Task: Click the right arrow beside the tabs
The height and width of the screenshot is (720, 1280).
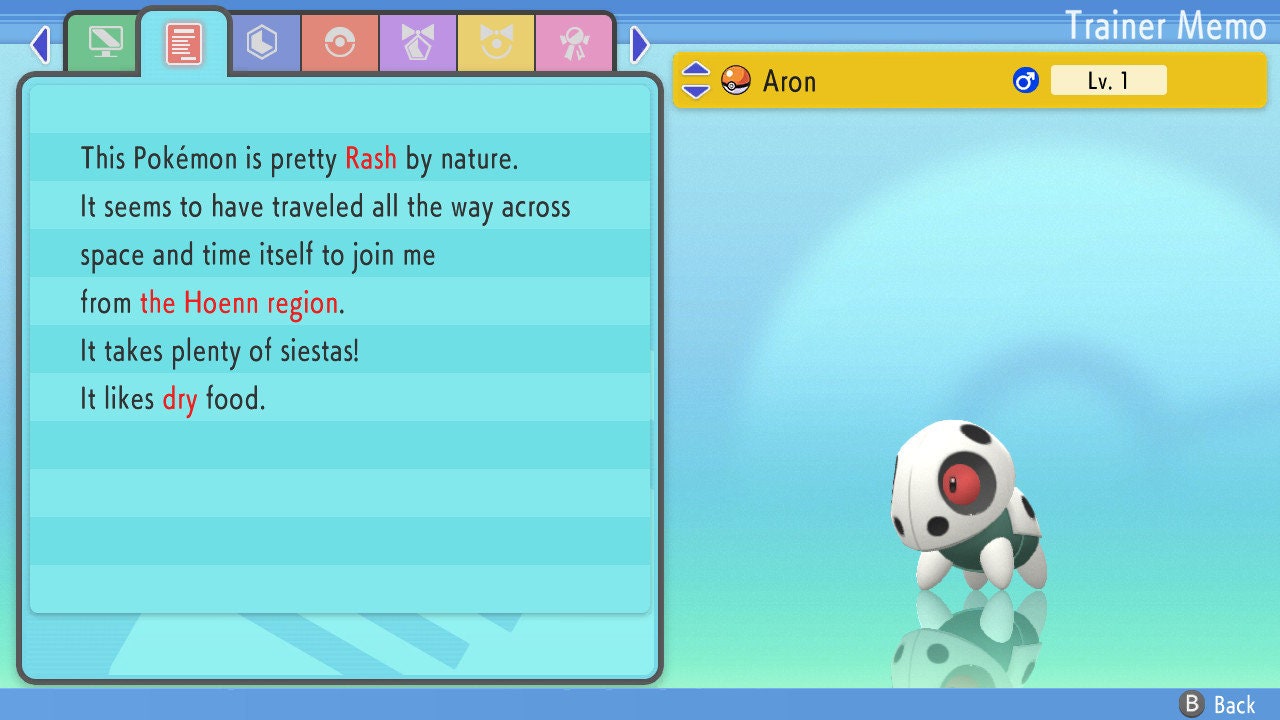Action: [x=640, y=44]
